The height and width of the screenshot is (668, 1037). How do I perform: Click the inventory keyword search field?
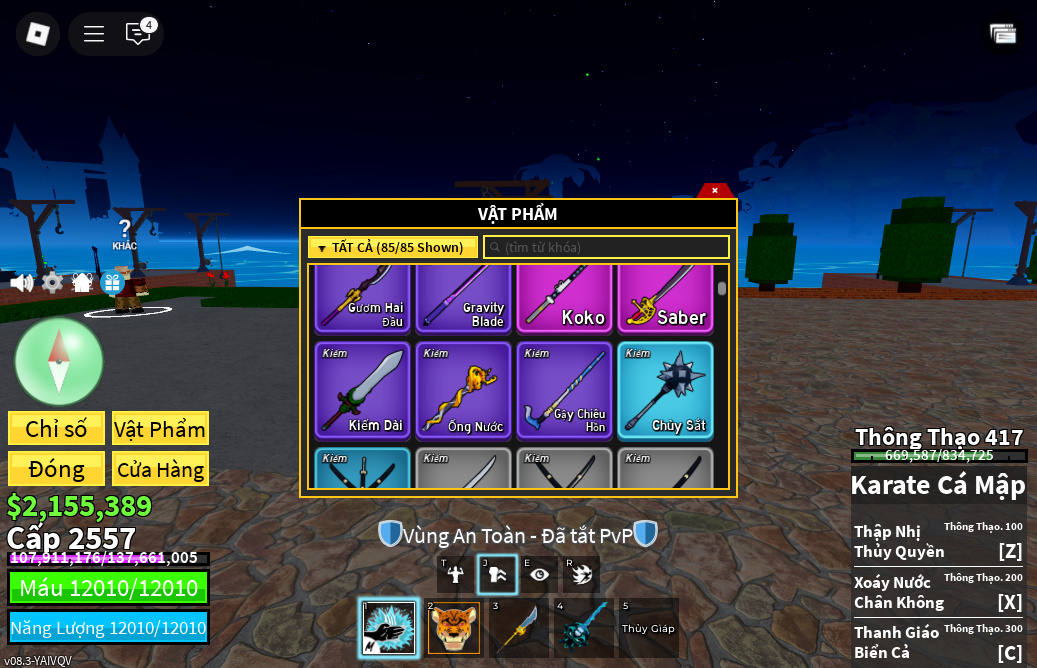606,247
